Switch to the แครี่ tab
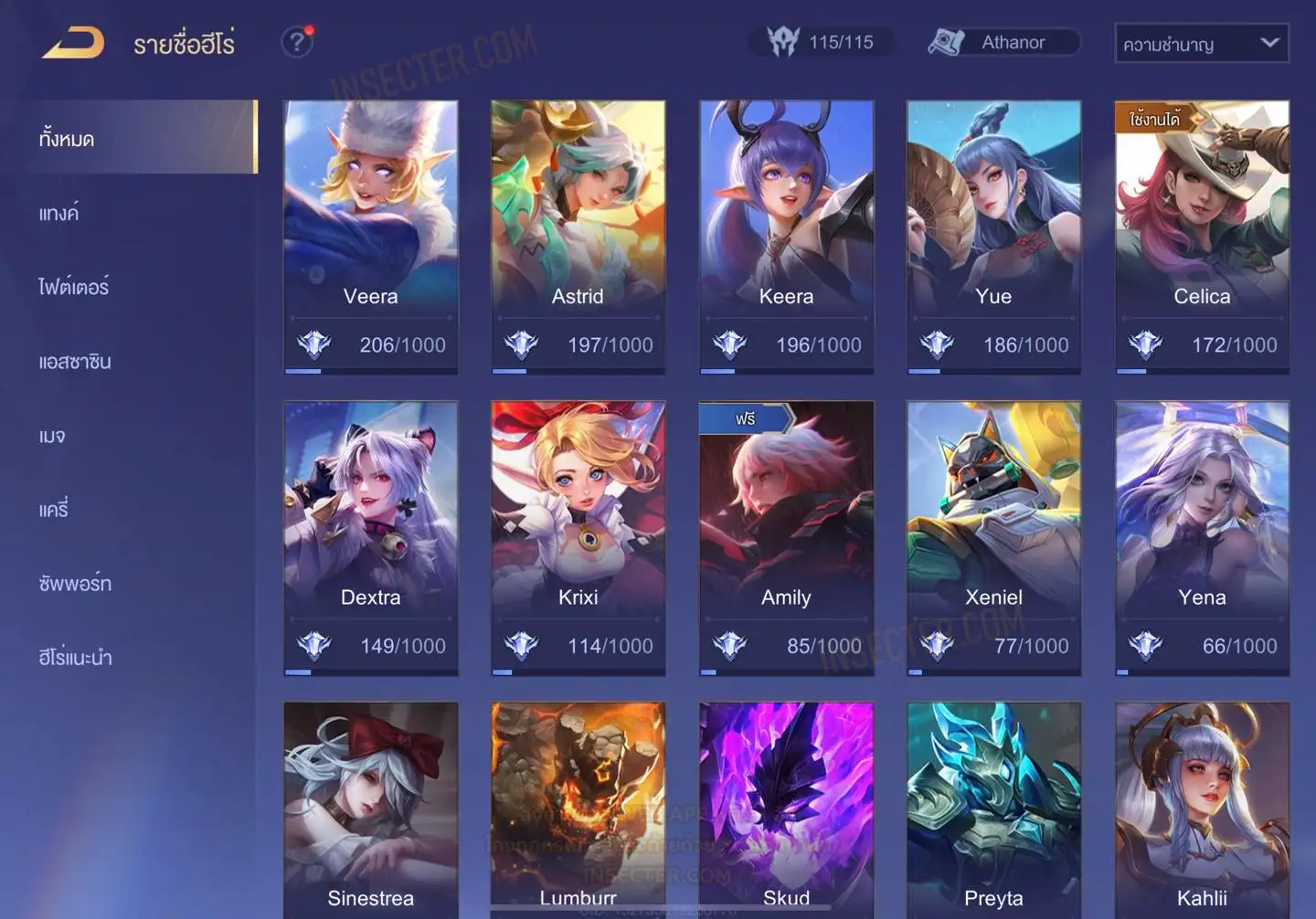The image size is (1316, 919). pos(54,509)
